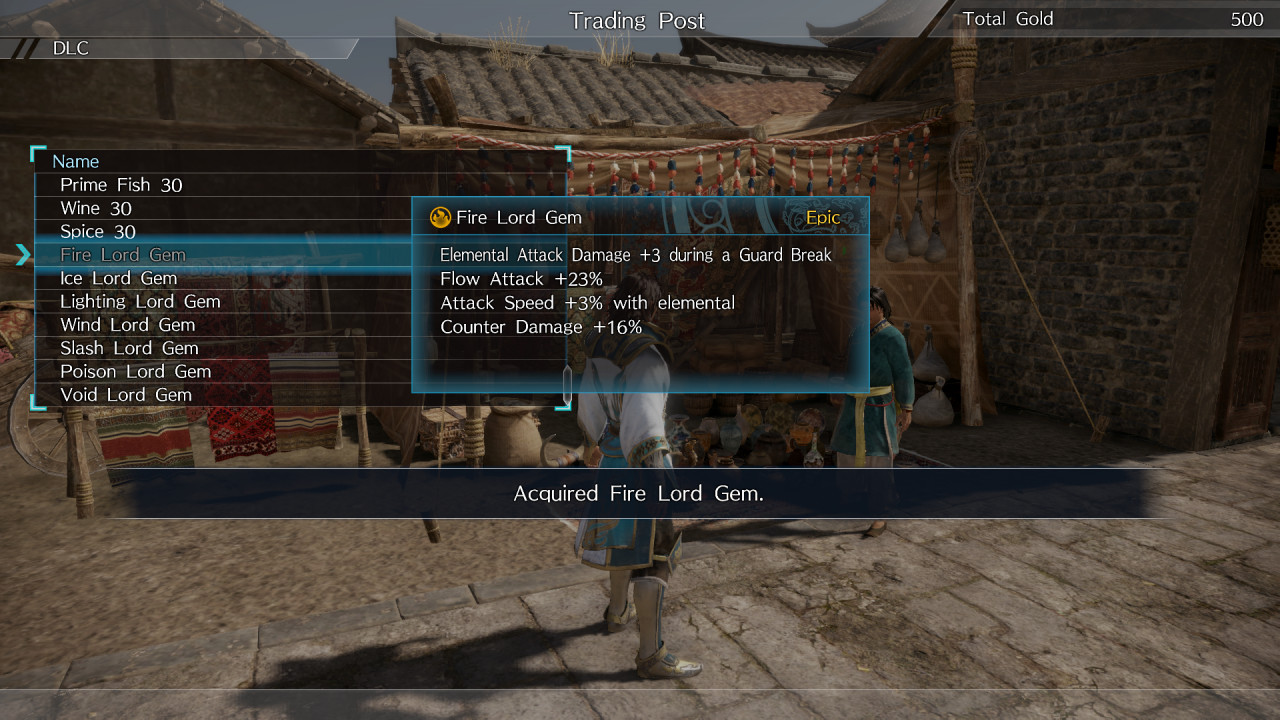The image size is (1280, 720).
Task: Click the Acquired Fire Lord Gem message
Action: coord(637,493)
